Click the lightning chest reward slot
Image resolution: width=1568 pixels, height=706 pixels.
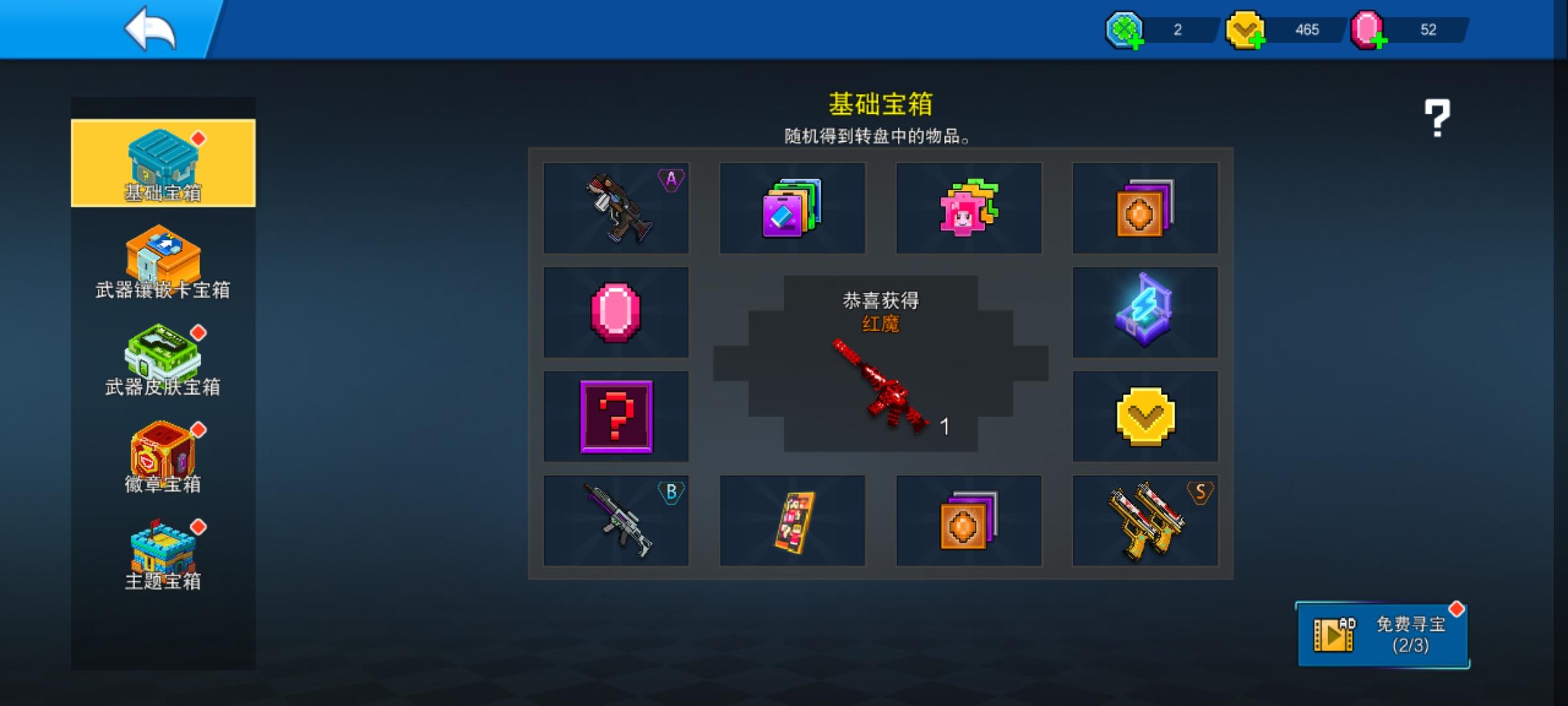click(1145, 312)
